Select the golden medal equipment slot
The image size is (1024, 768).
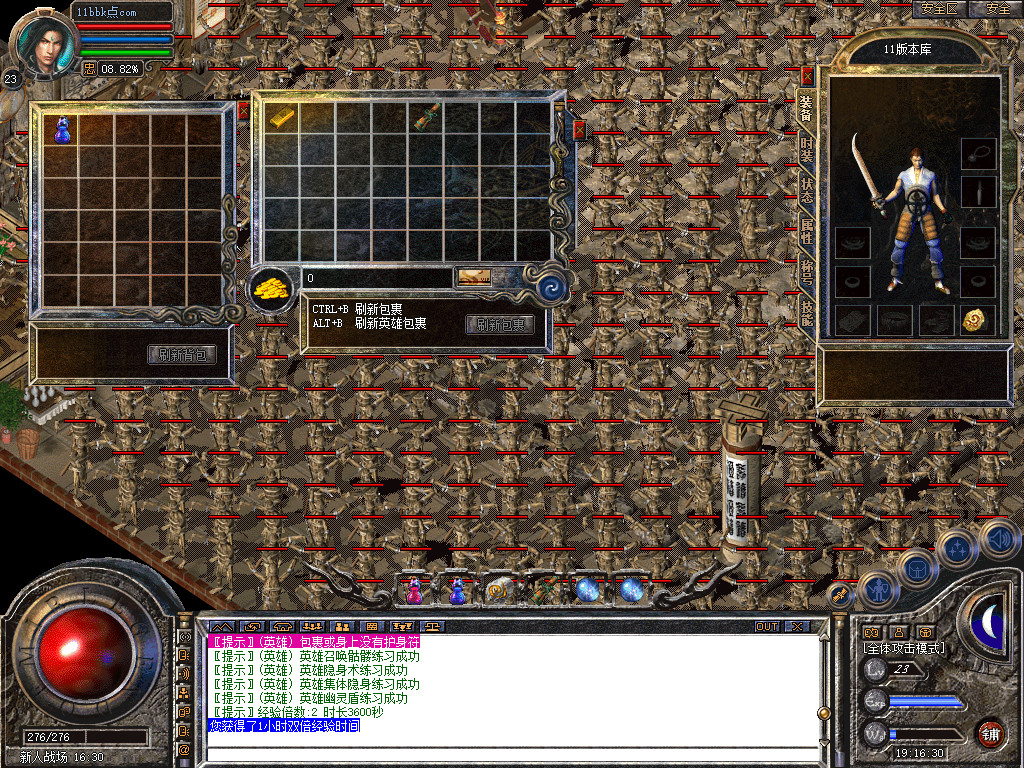click(977, 320)
